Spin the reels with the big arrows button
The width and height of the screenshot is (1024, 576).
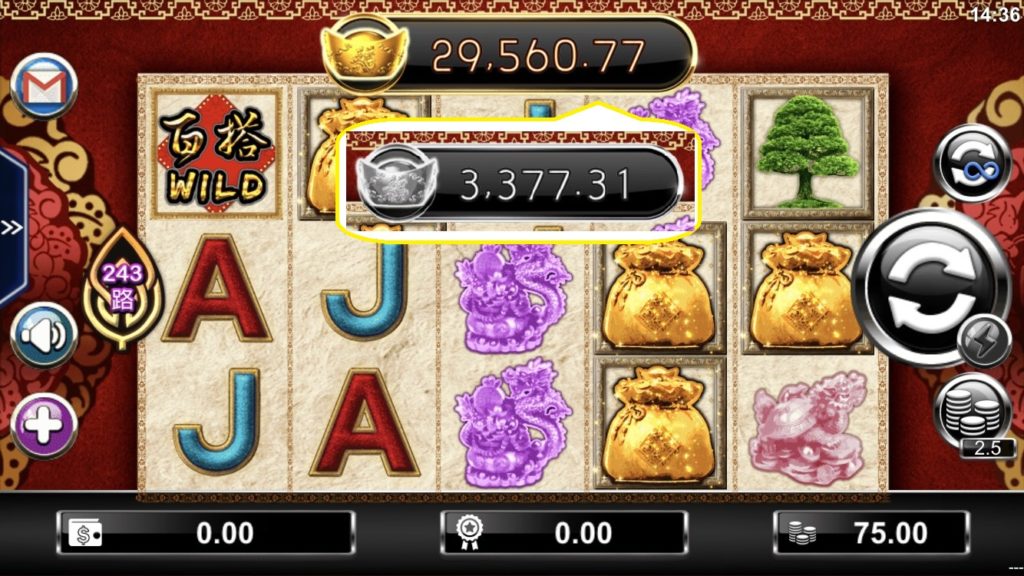(x=928, y=287)
